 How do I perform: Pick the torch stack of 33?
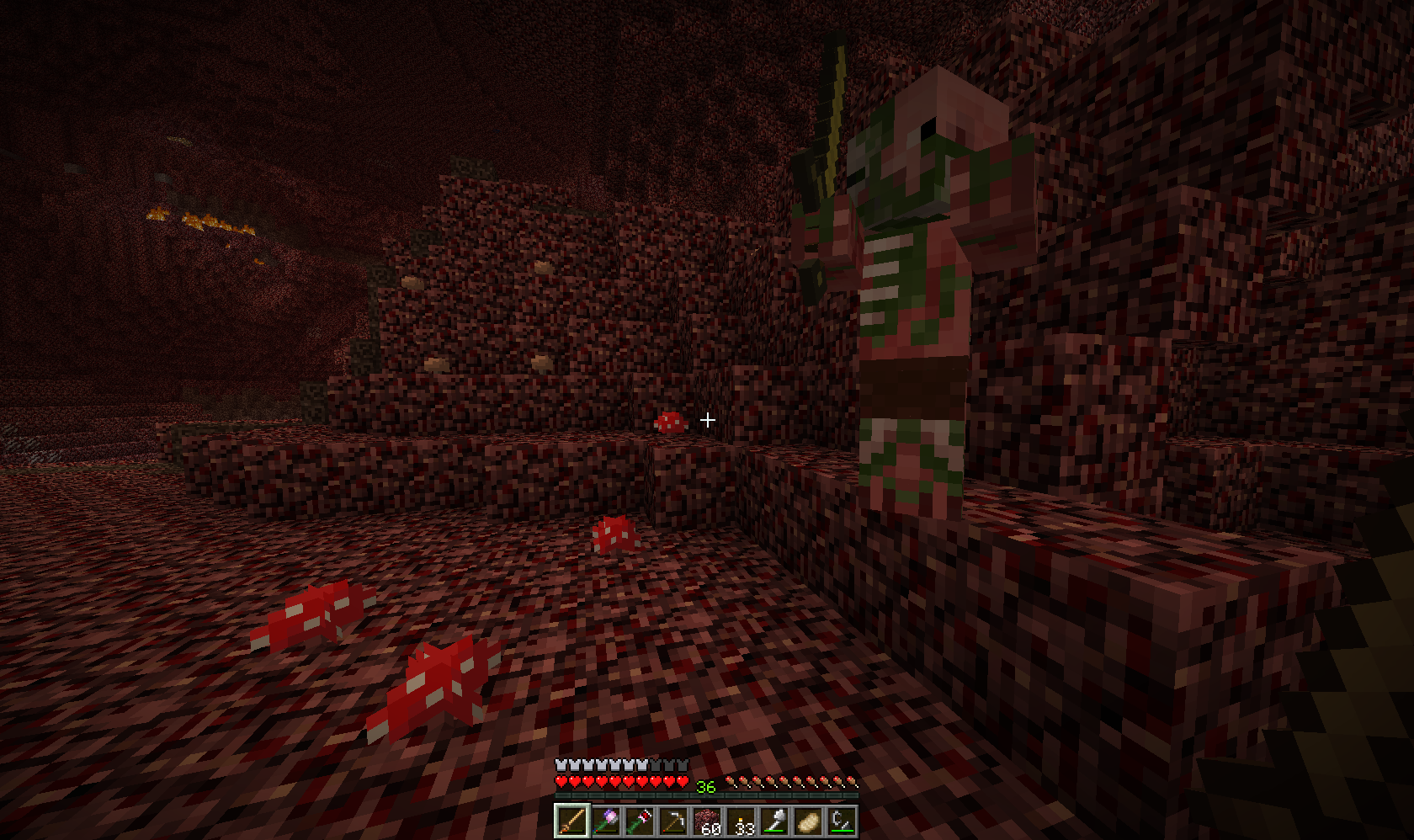tap(741, 821)
